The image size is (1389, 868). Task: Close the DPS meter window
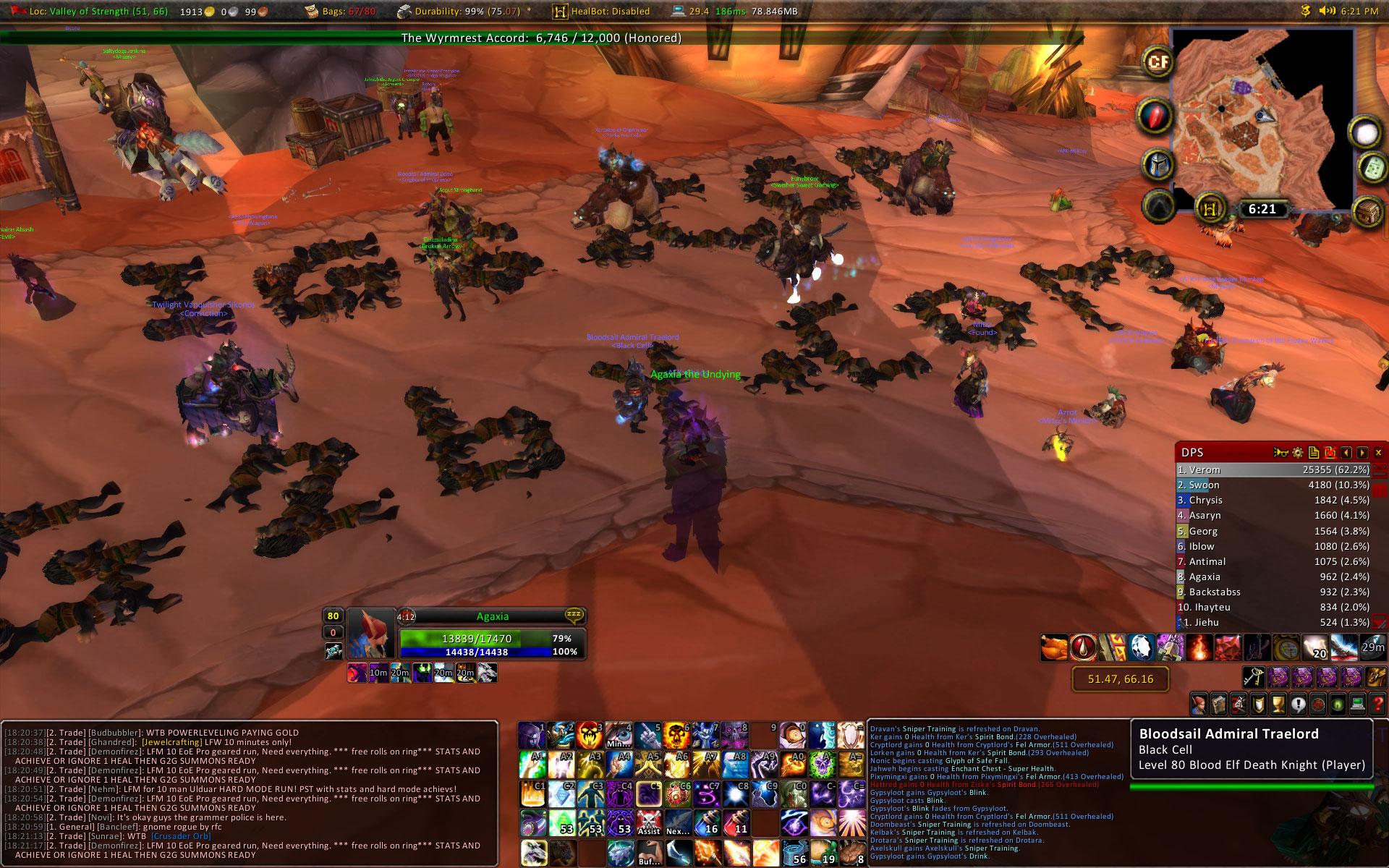(1378, 453)
